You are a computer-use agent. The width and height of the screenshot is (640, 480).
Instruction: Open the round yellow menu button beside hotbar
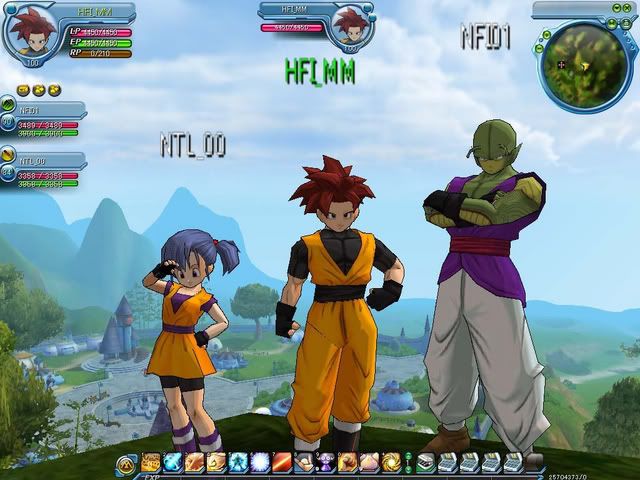click(126, 463)
